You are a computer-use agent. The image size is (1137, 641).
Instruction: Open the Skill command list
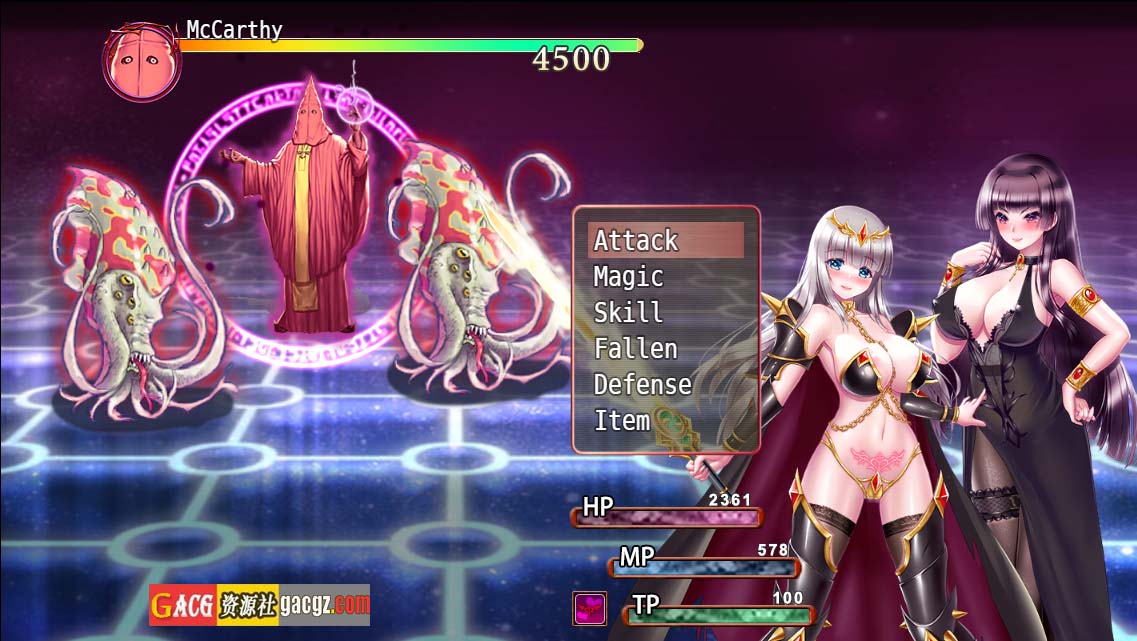pos(629,313)
